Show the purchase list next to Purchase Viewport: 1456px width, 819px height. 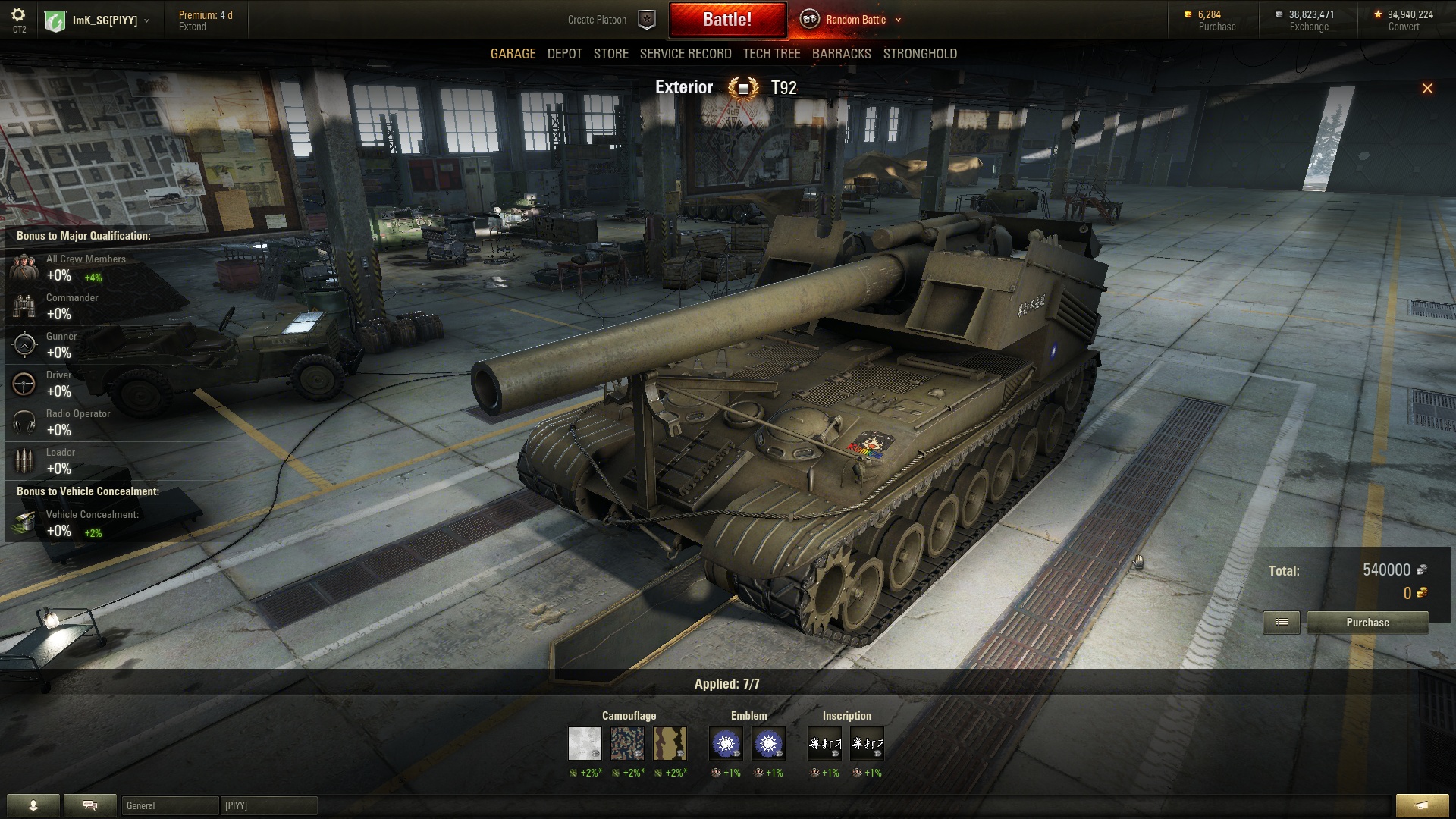[x=1281, y=623]
